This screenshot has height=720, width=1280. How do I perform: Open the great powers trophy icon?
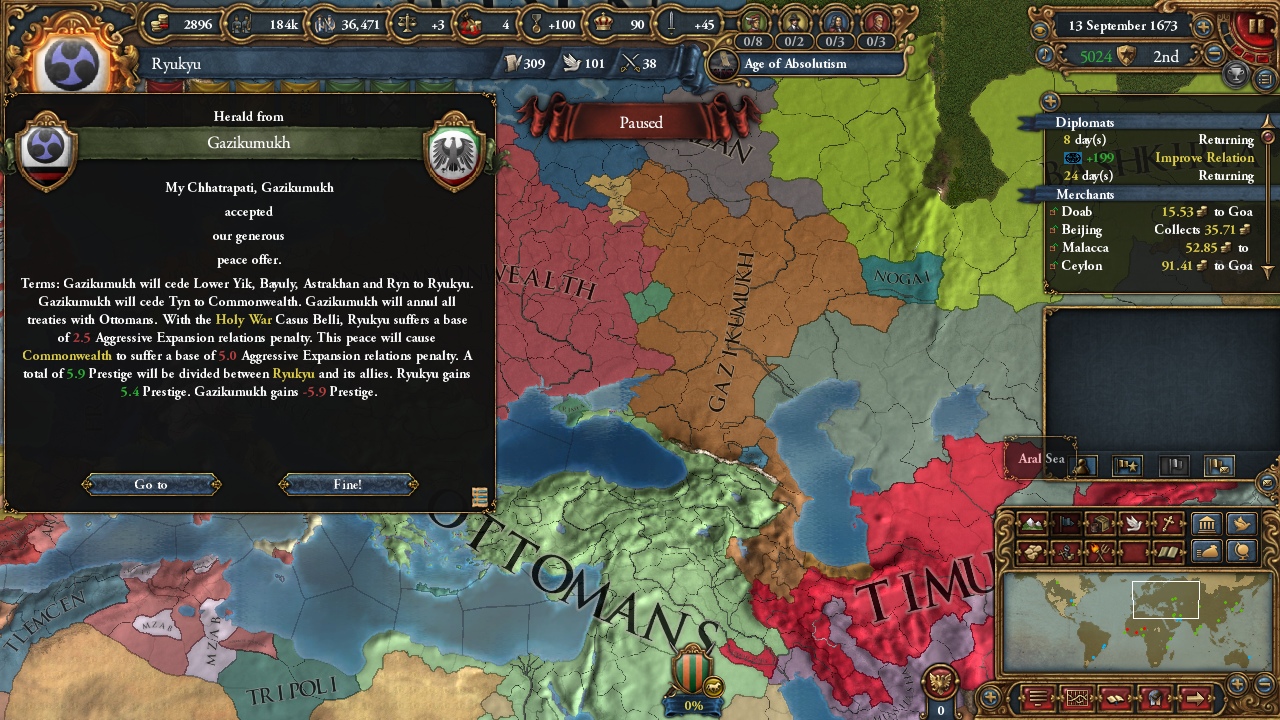point(1237,74)
